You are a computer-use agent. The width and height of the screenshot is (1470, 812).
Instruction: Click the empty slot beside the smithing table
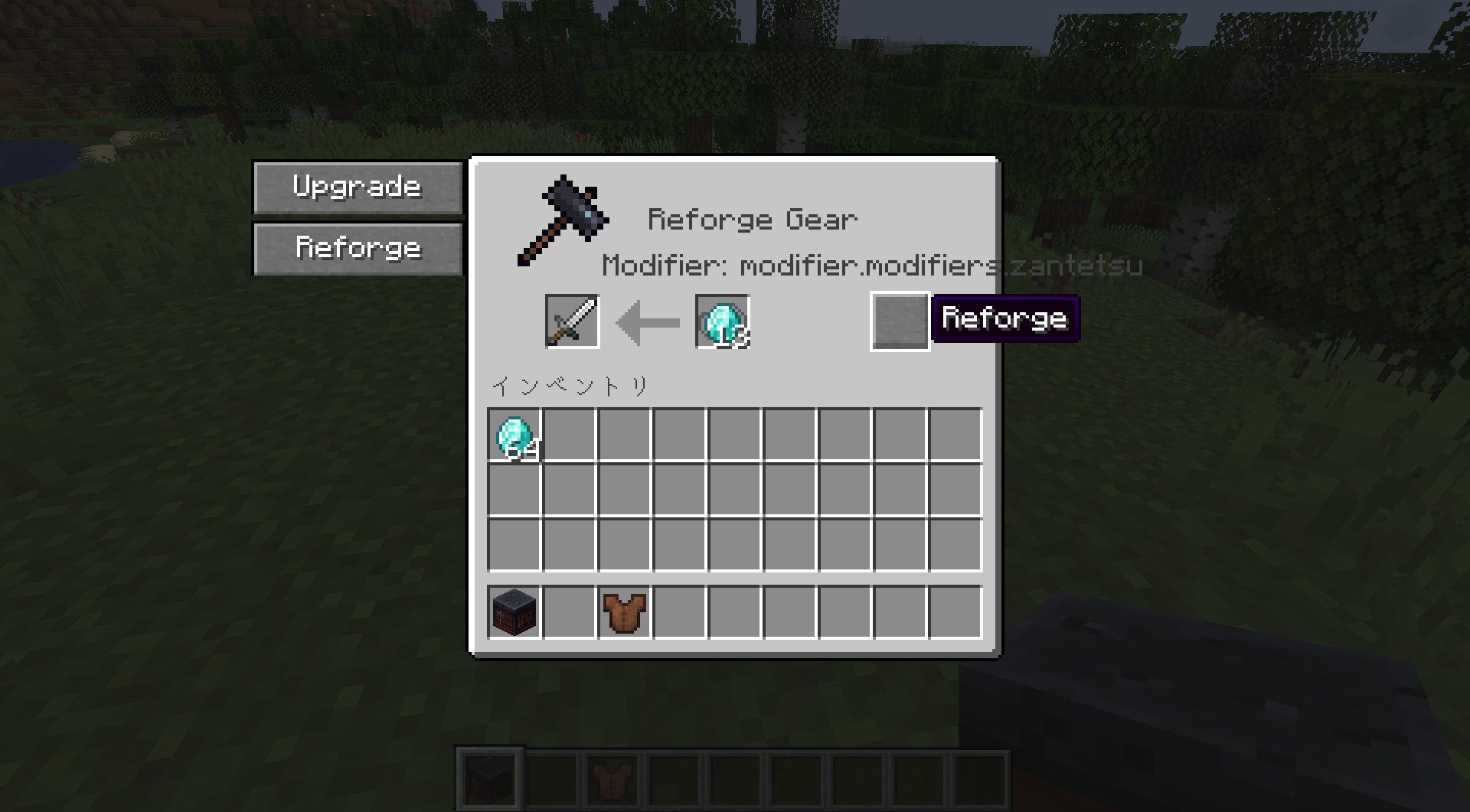point(569,611)
